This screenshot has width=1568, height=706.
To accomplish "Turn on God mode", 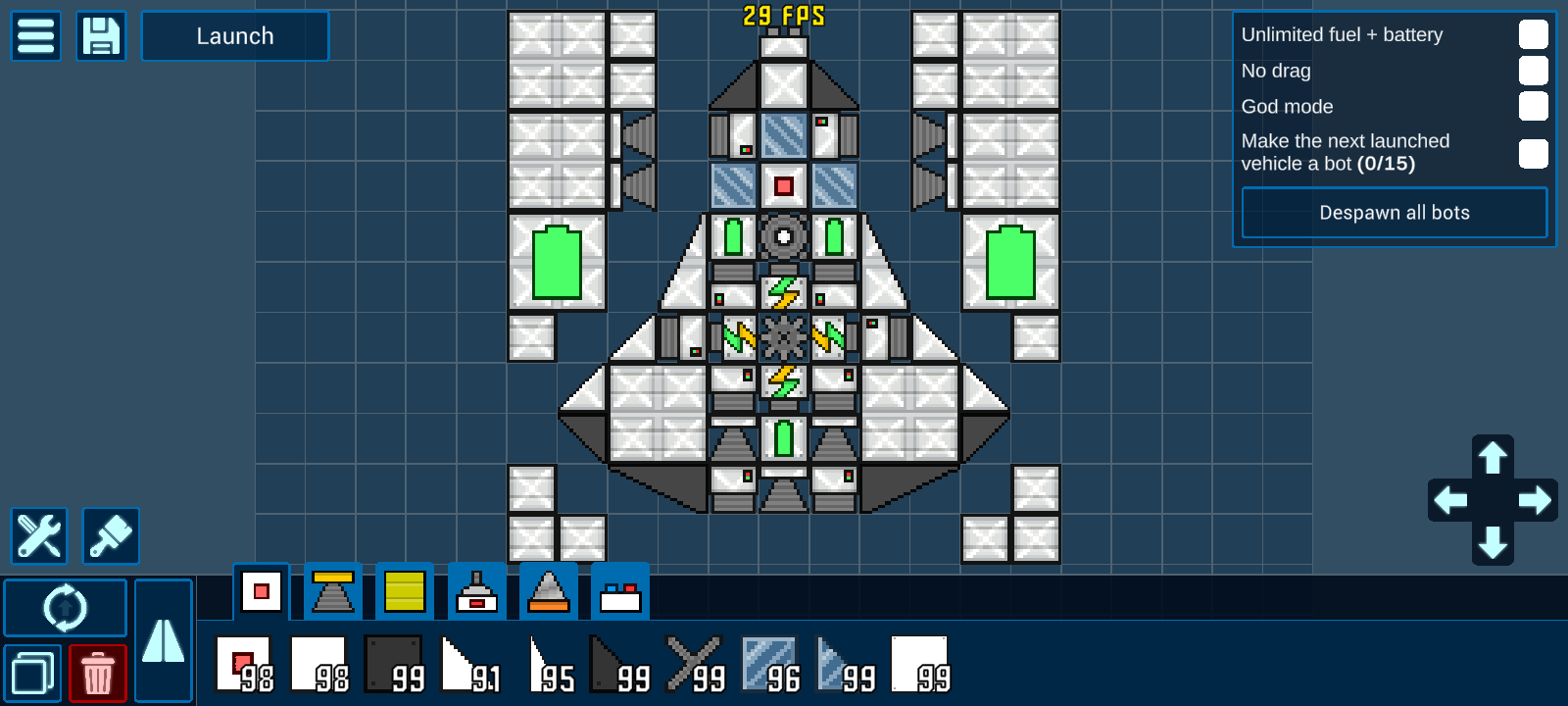I will 1533,106.
